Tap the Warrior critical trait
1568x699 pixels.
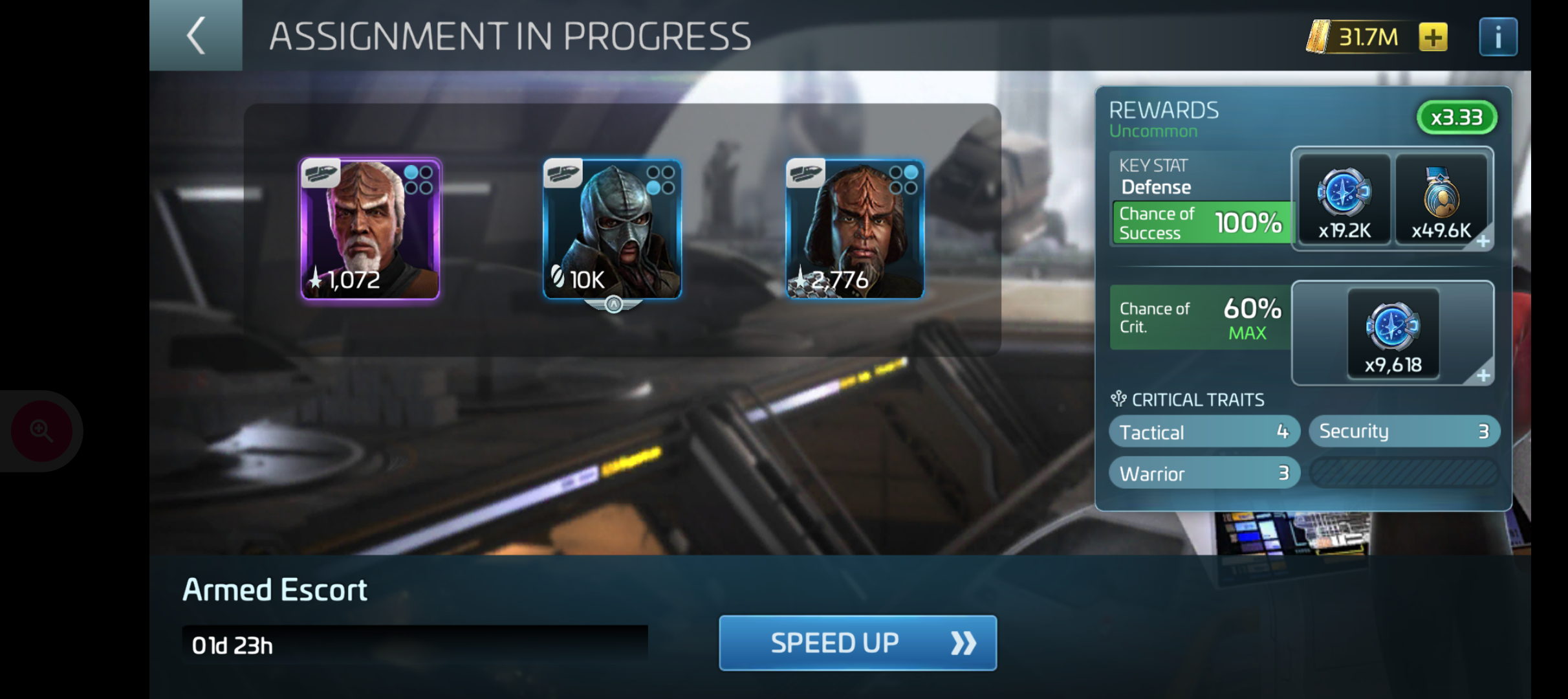(x=1204, y=473)
